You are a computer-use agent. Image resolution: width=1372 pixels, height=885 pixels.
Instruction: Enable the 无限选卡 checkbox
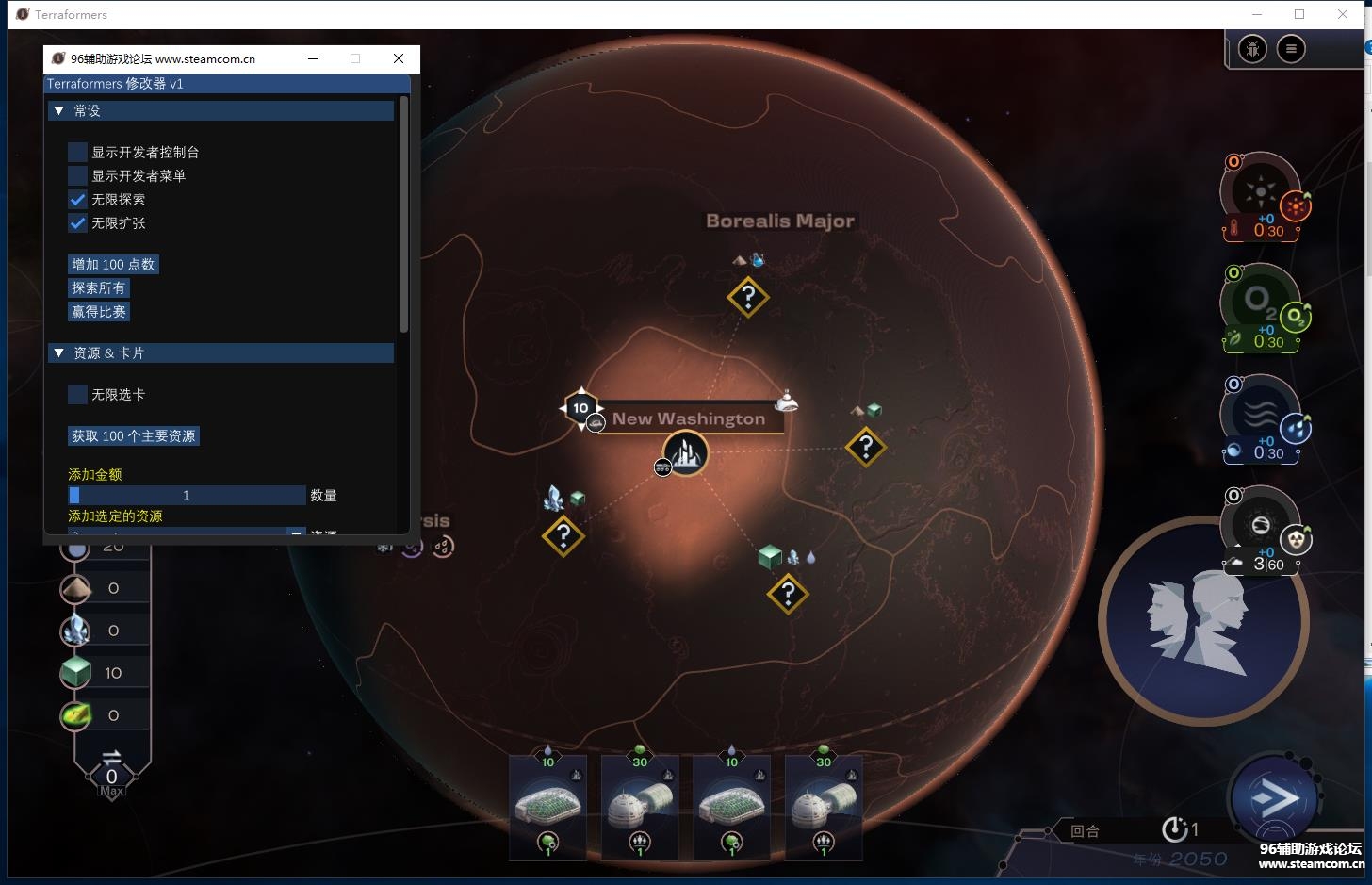77,394
